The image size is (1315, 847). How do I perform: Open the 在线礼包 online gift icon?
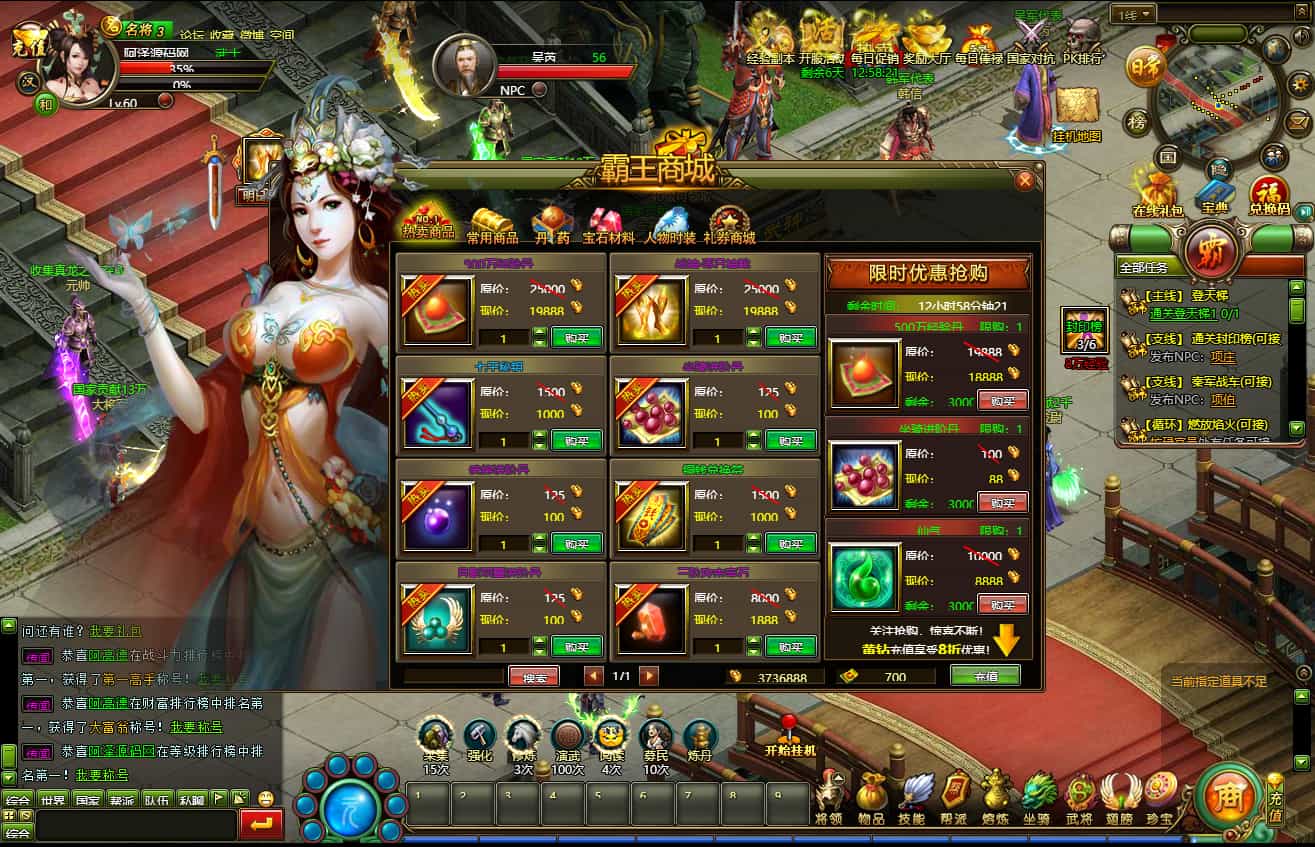tap(1157, 192)
